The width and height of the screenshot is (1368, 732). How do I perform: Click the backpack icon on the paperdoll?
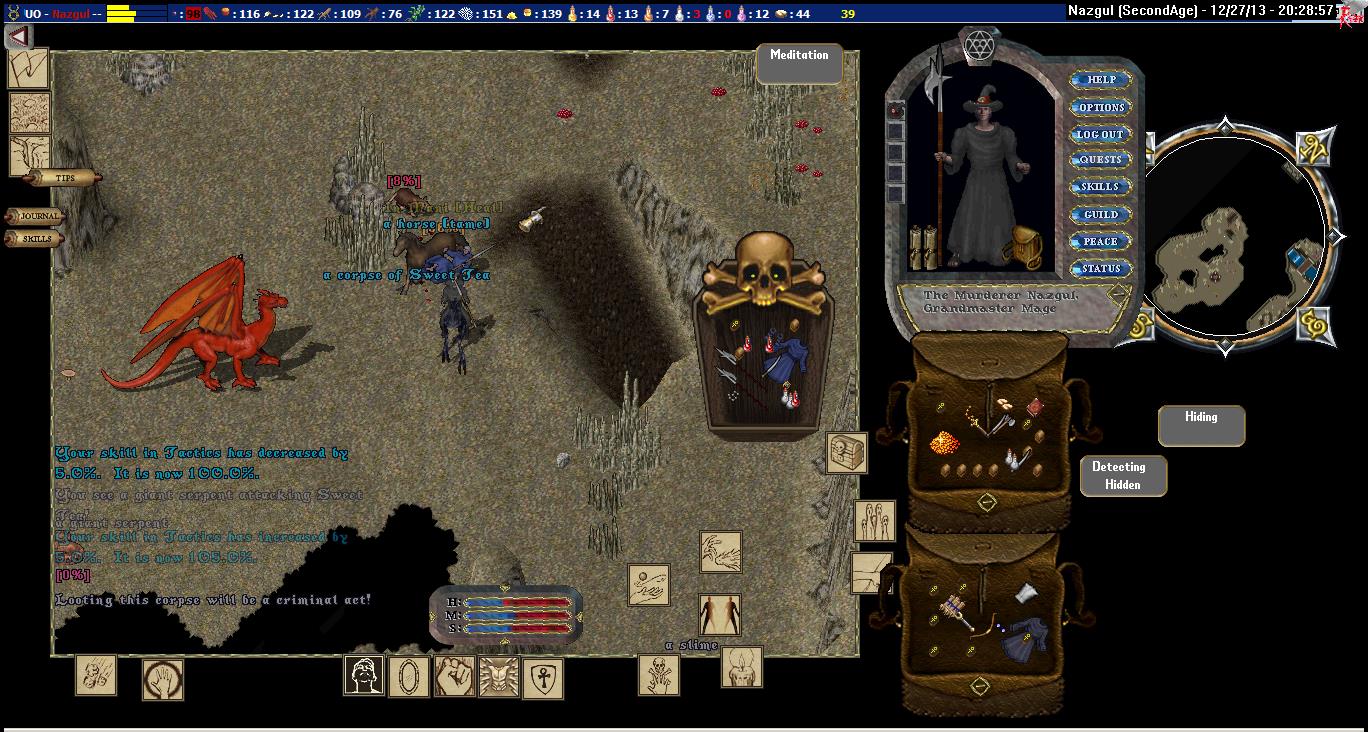point(1027,244)
